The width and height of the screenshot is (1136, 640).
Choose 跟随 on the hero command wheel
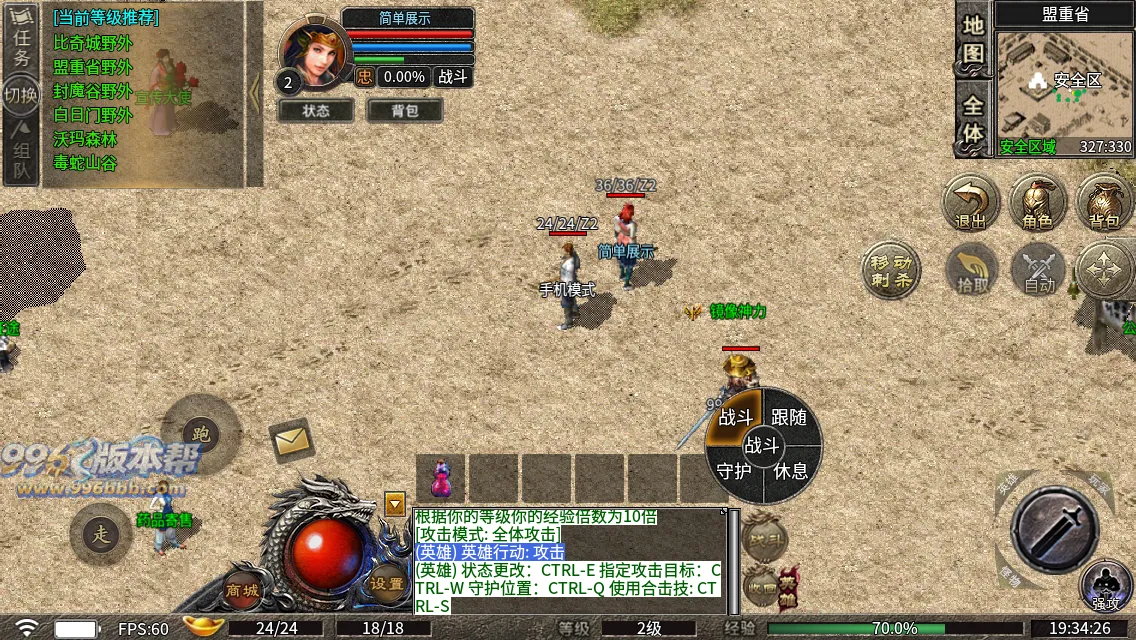[x=789, y=417]
